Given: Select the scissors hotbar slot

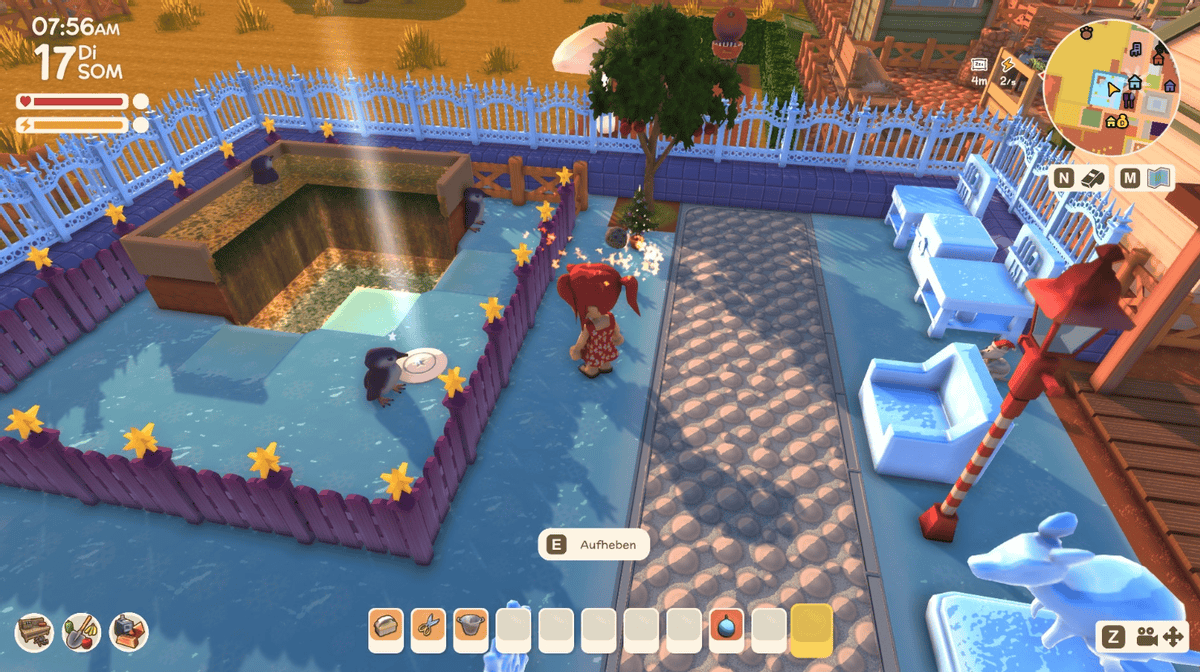Looking at the screenshot, I should pos(428,629).
